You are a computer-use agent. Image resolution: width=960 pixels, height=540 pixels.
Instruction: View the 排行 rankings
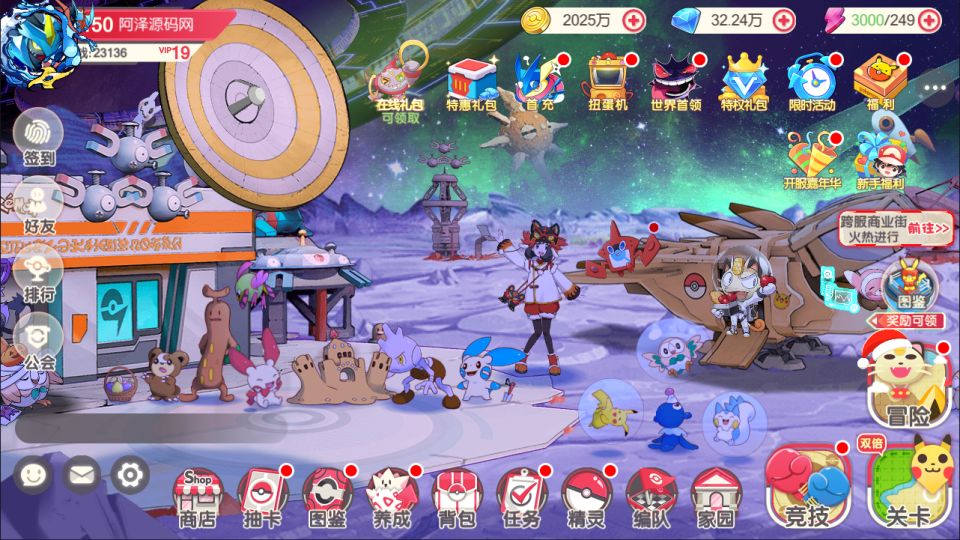39,273
